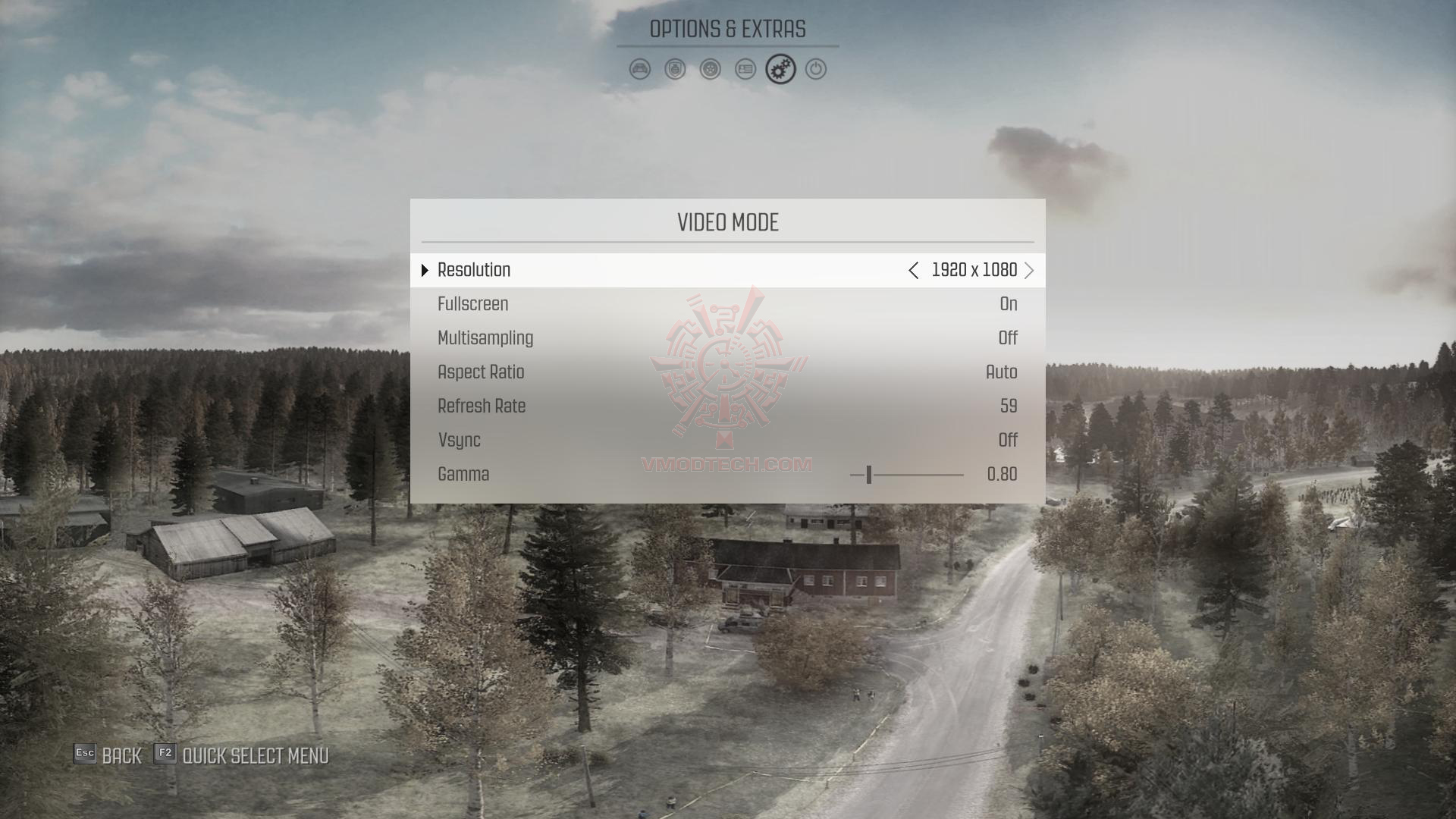Switch to the shield badge tab
The width and height of the screenshot is (1456, 819).
click(675, 70)
